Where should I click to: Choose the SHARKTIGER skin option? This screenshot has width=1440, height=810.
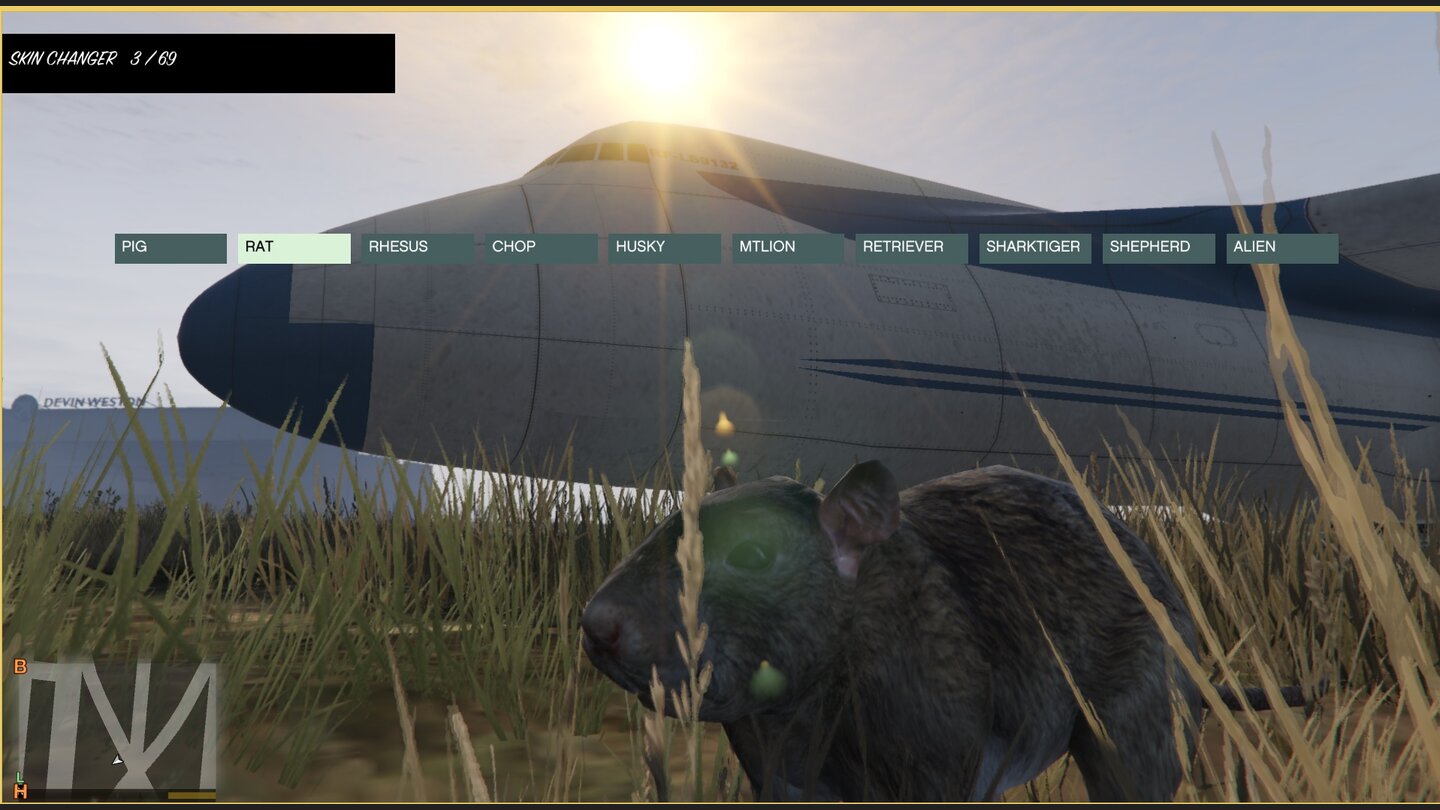tap(1034, 247)
